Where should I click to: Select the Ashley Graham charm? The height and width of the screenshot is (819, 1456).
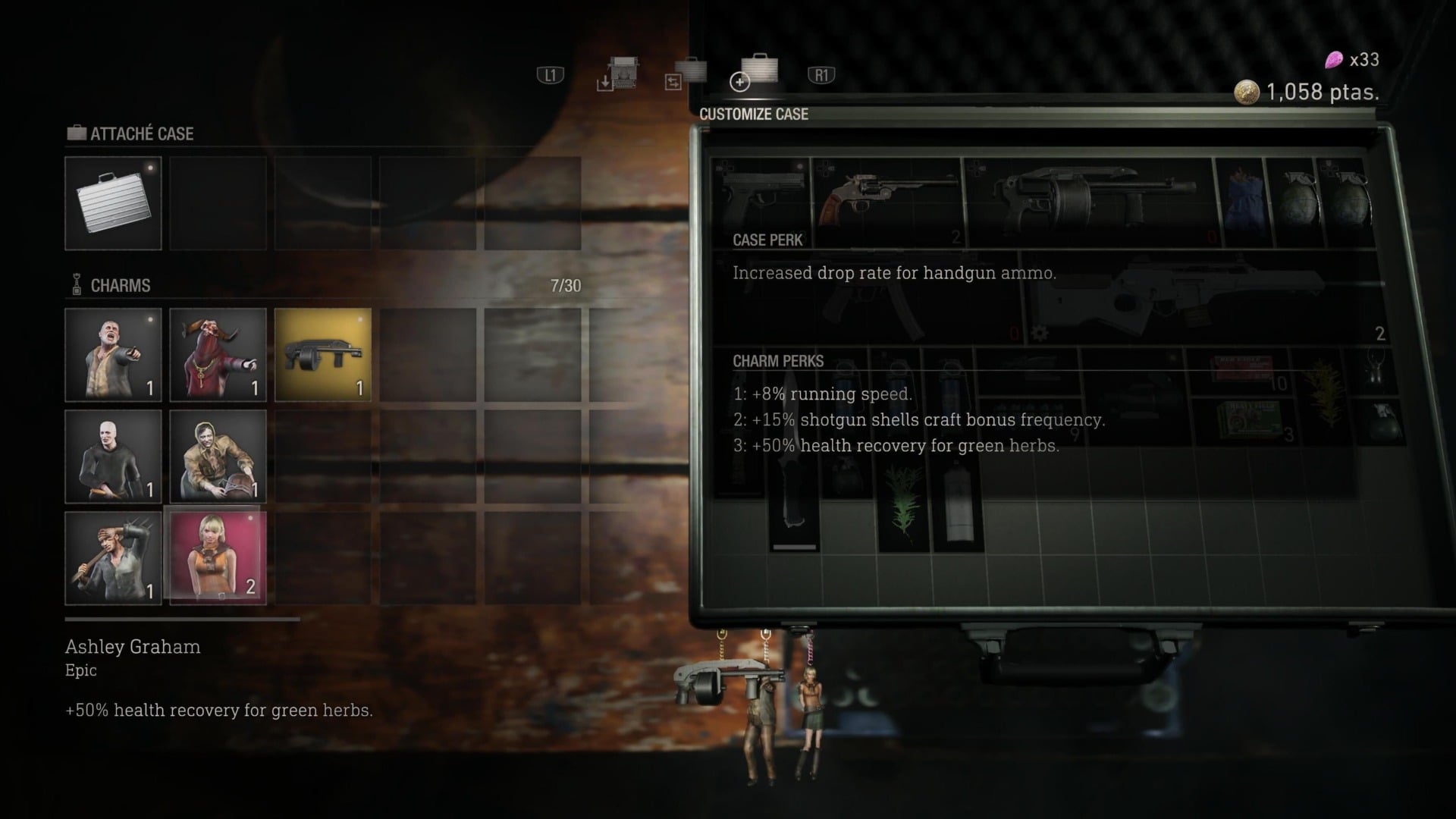(218, 558)
